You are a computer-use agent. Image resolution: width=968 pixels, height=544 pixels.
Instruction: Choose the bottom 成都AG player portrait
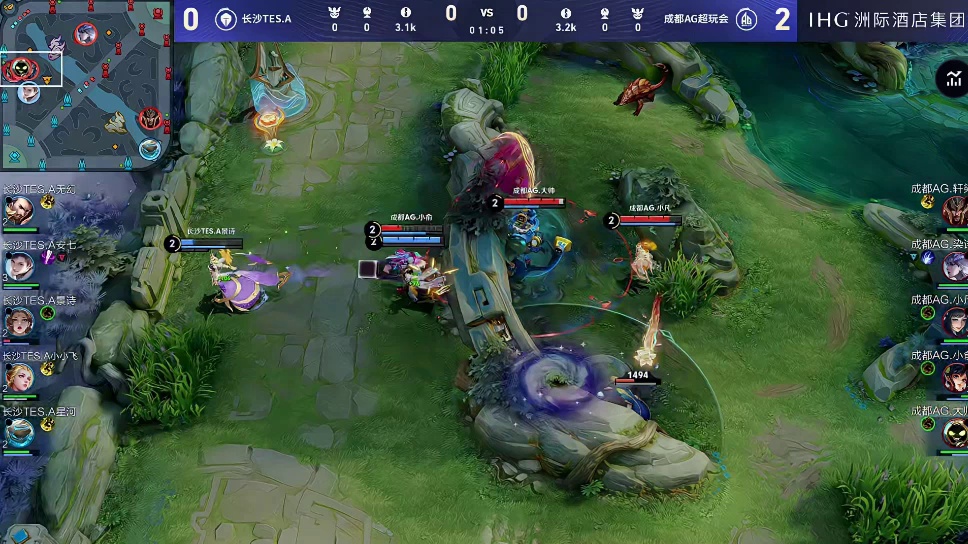[953, 432]
